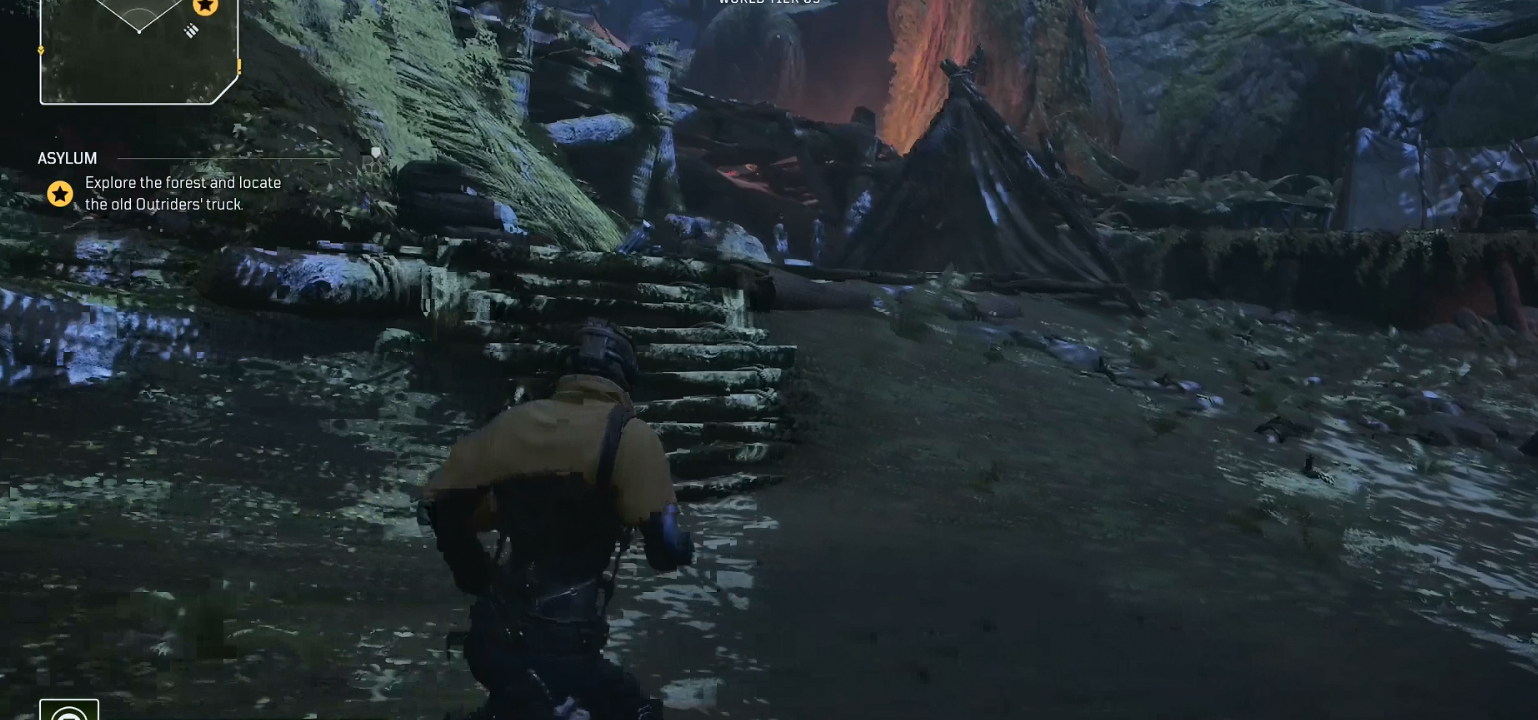Select the star icon beside the quest objective text
This screenshot has height=720, width=1538.
click(x=60, y=194)
